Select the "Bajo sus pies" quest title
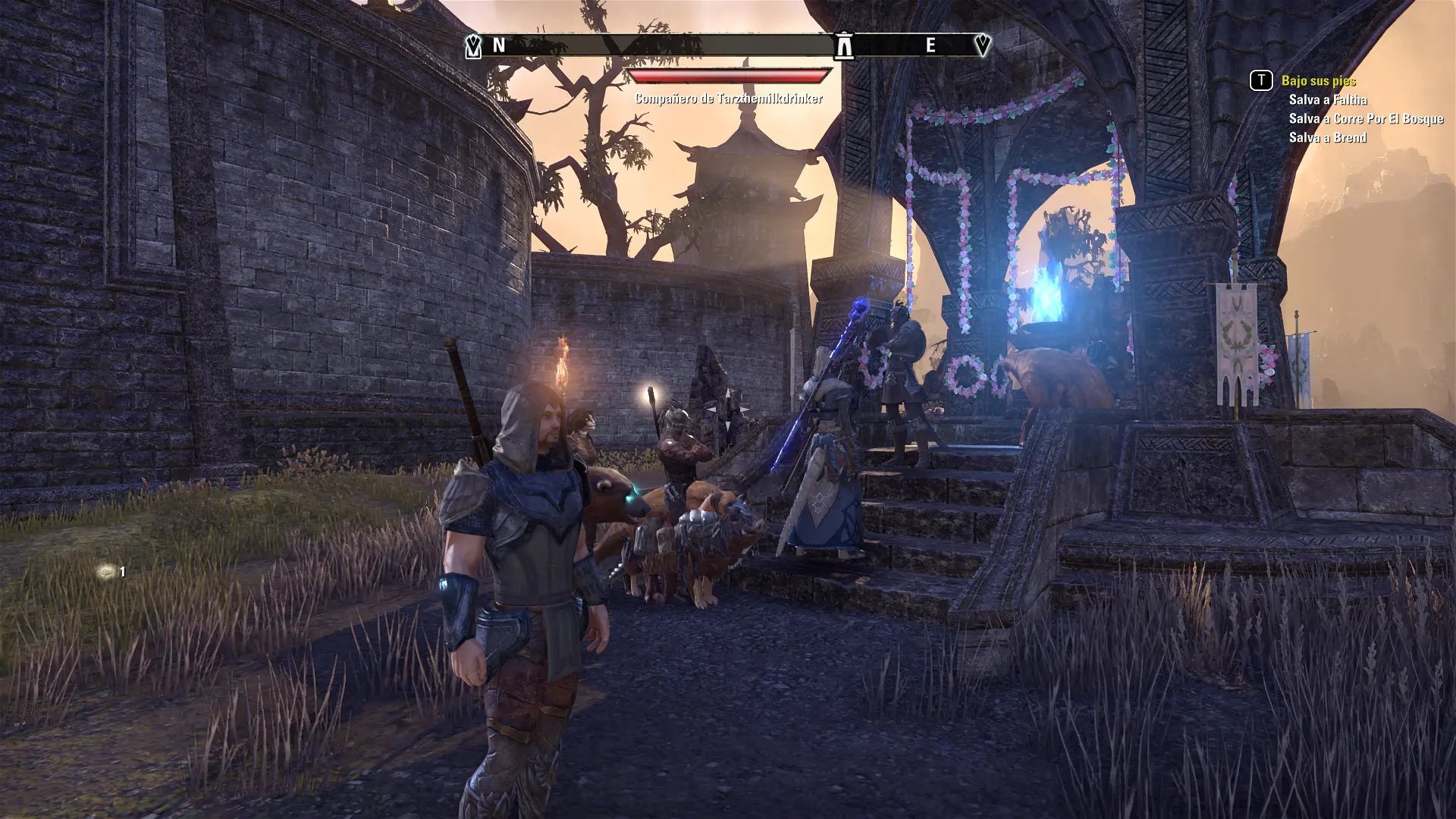 pos(1318,80)
